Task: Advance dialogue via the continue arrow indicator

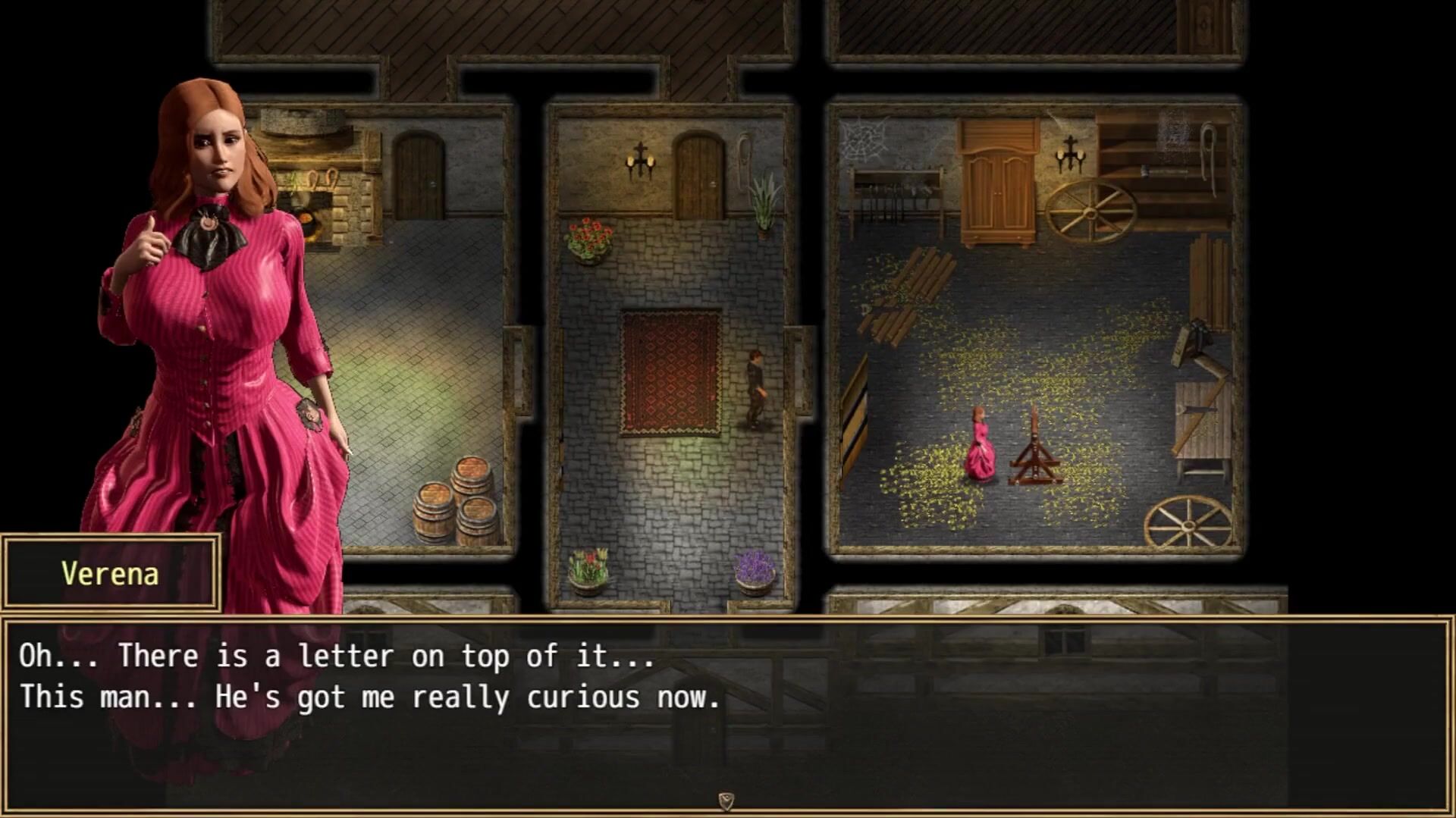Action: pyautogui.click(x=726, y=801)
